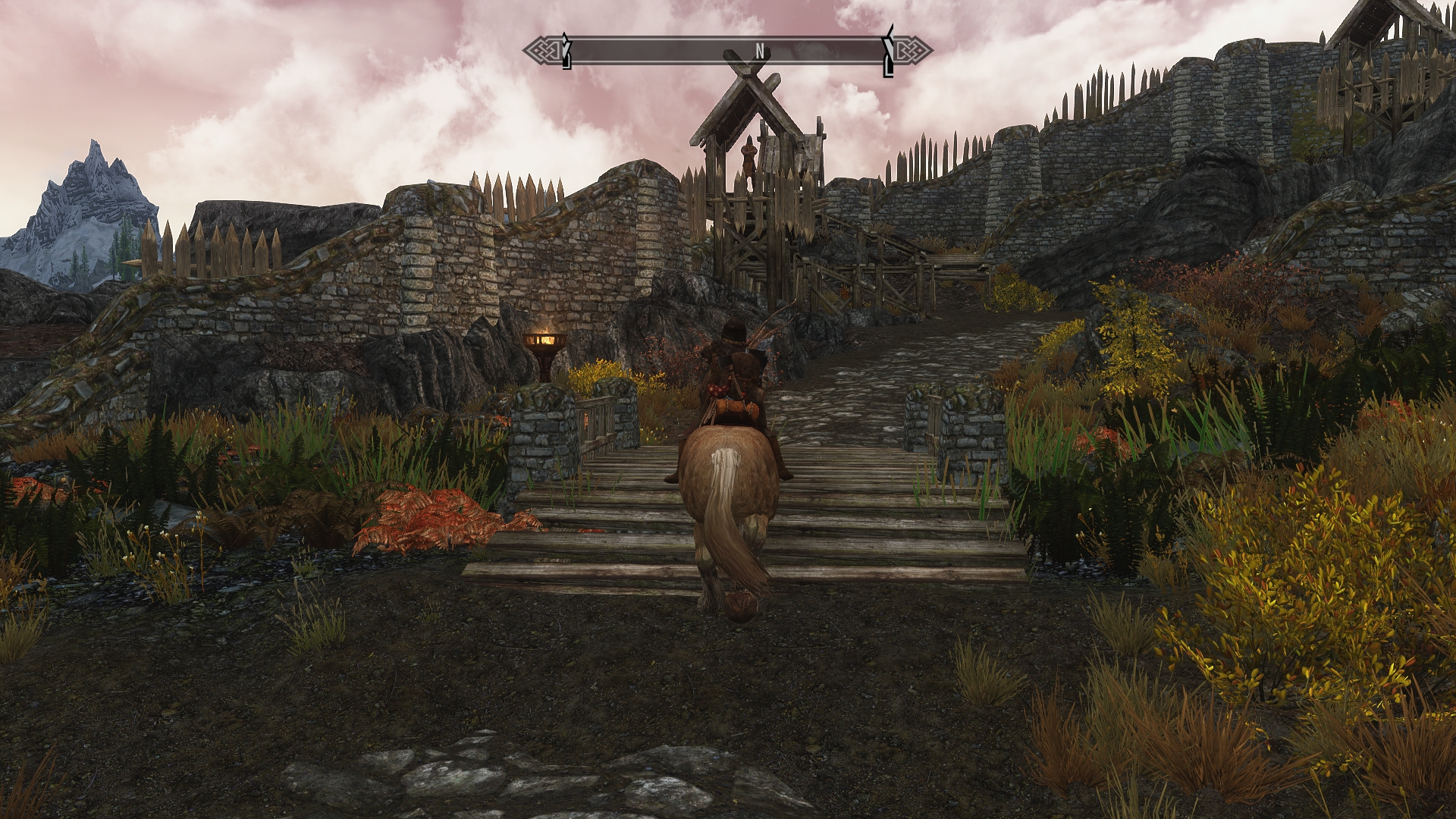The height and width of the screenshot is (819, 1456).
Task: Click the compass bar showing north
Action: [727, 52]
